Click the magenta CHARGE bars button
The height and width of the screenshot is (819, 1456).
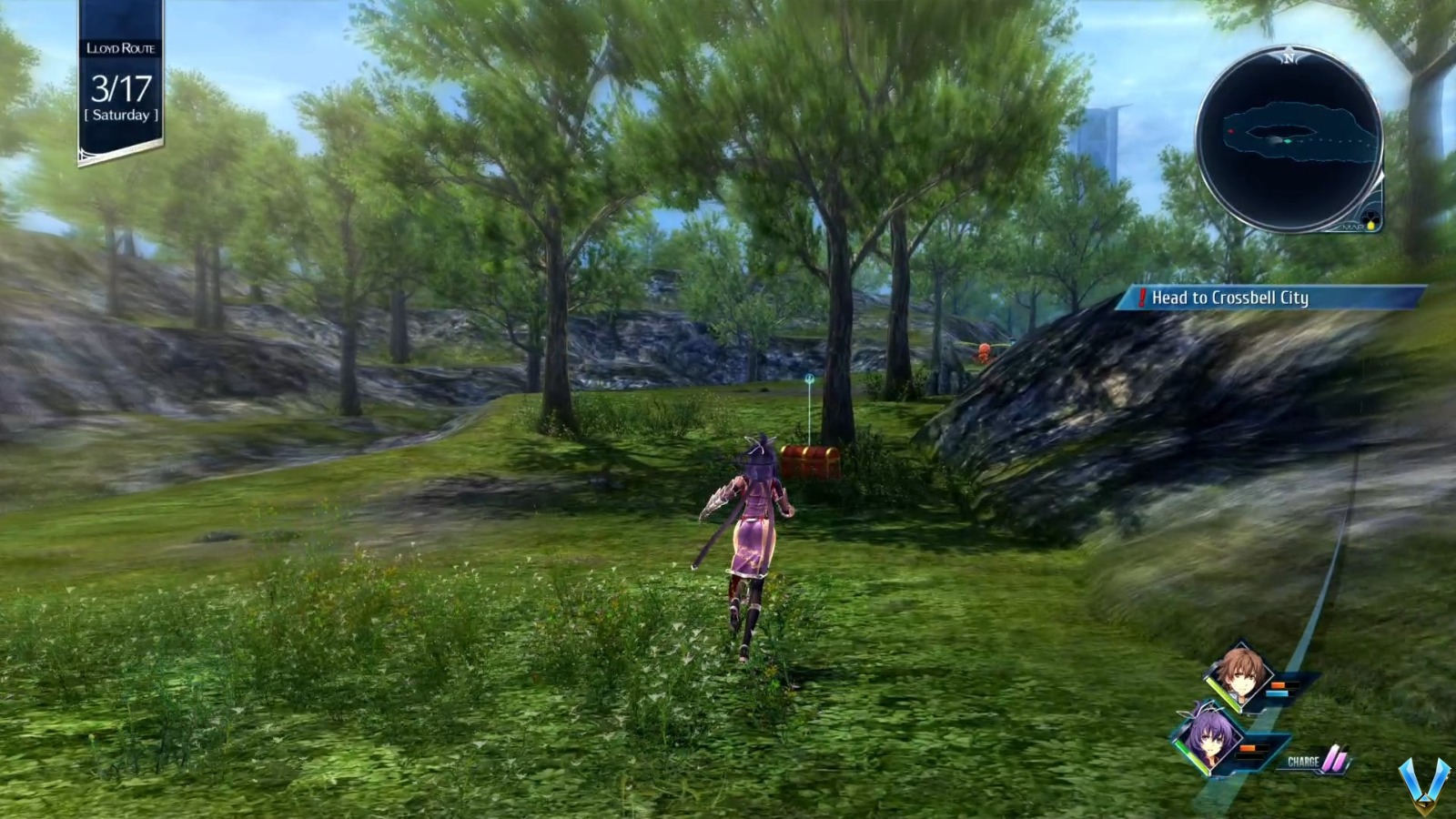[1334, 757]
